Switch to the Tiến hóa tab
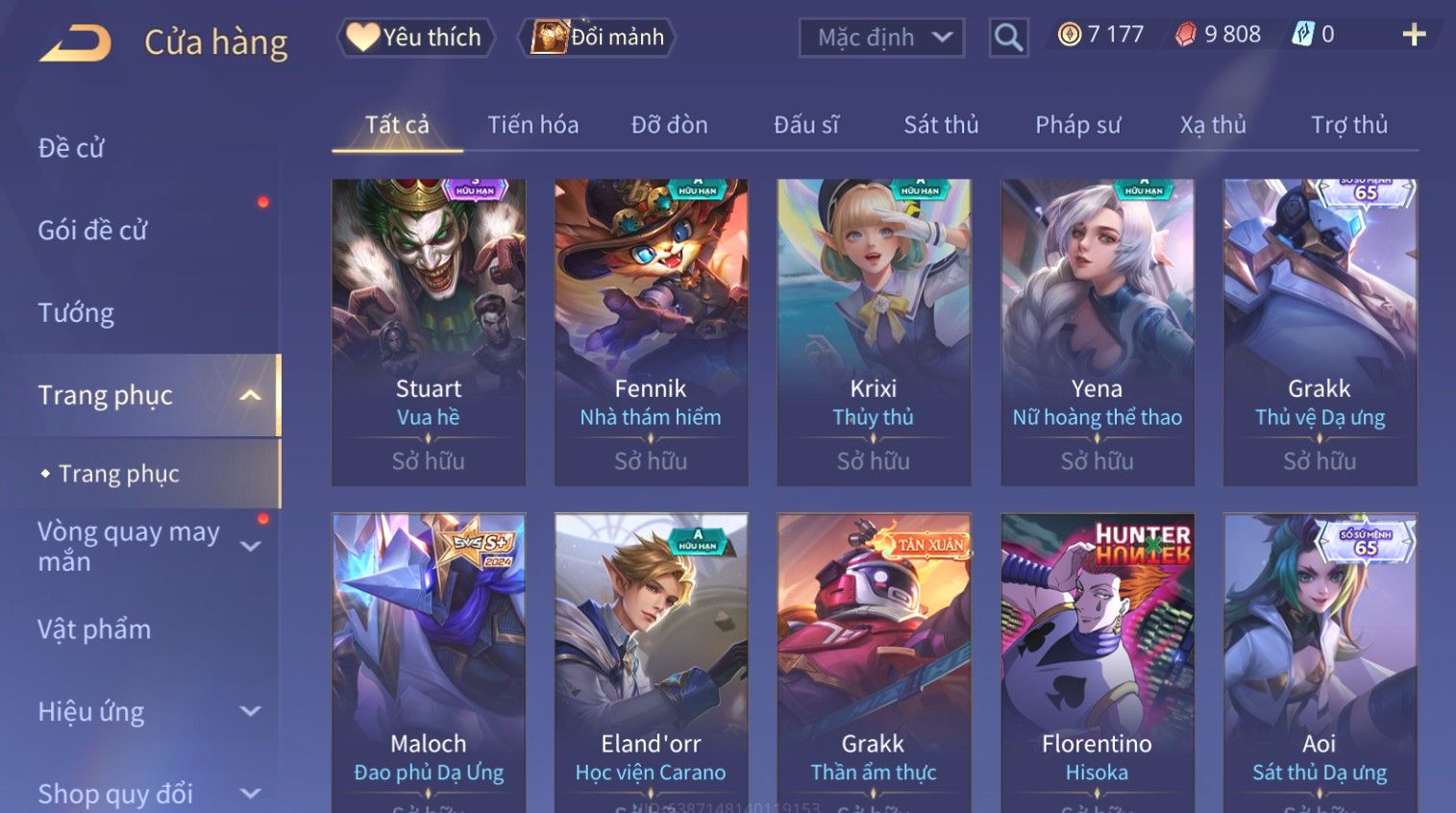The height and width of the screenshot is (813, 1456). tap(532, 125)
